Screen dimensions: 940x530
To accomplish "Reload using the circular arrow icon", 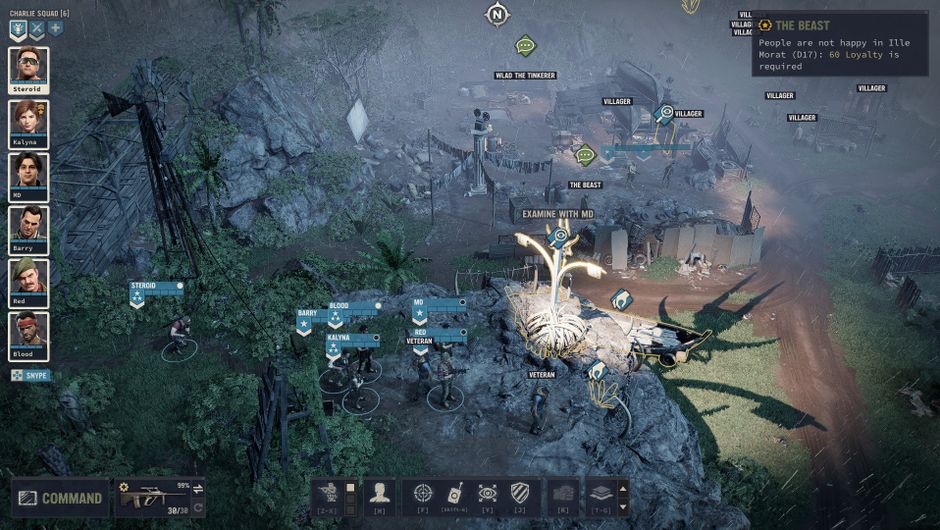I will tap(198, 506).
